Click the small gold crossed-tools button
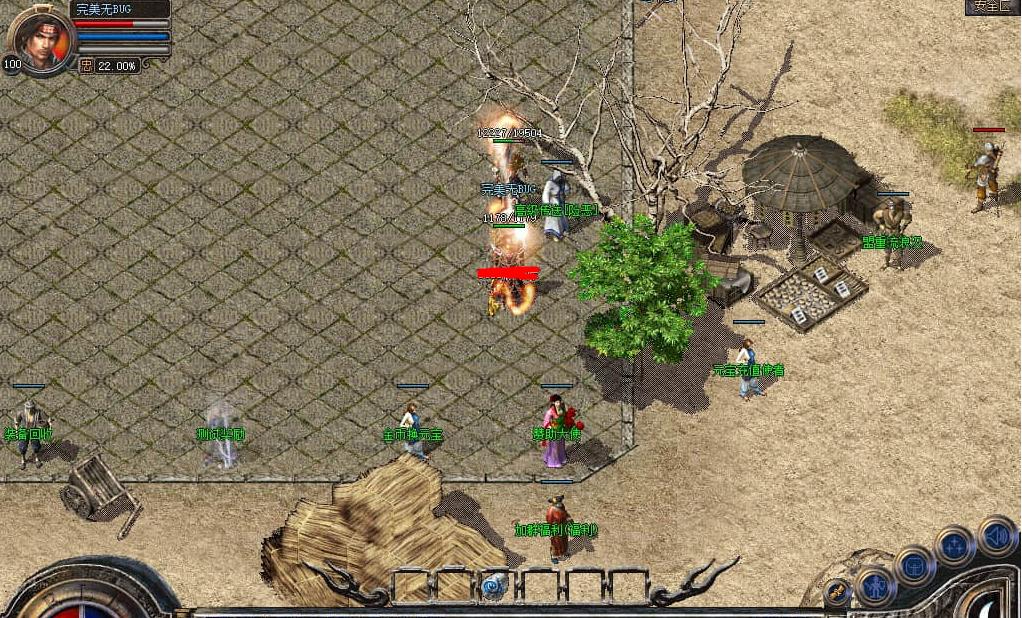The image size is (1022, 618). click(x=837, y=592)
